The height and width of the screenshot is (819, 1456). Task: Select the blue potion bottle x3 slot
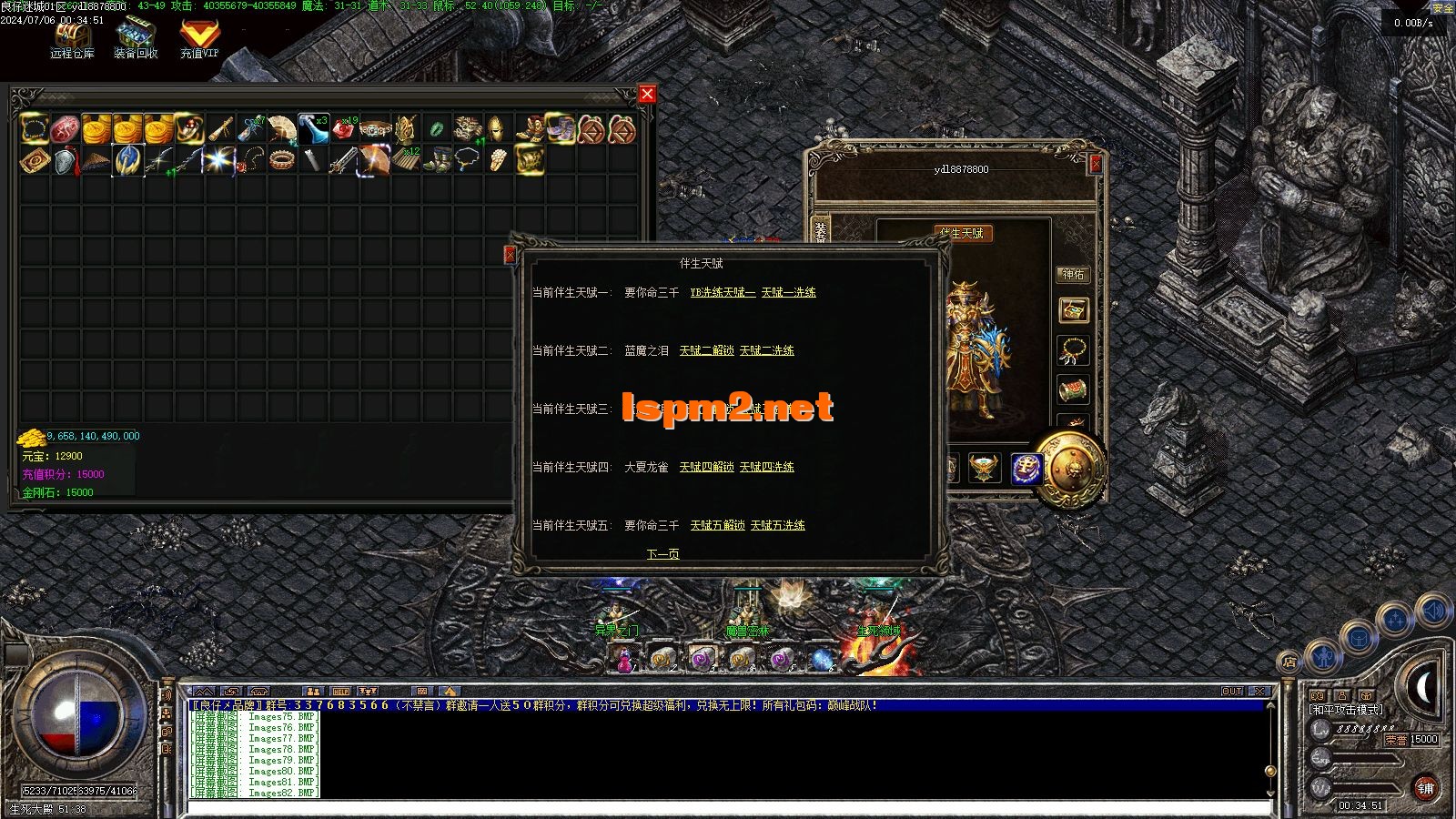click(x=313, y=129)
